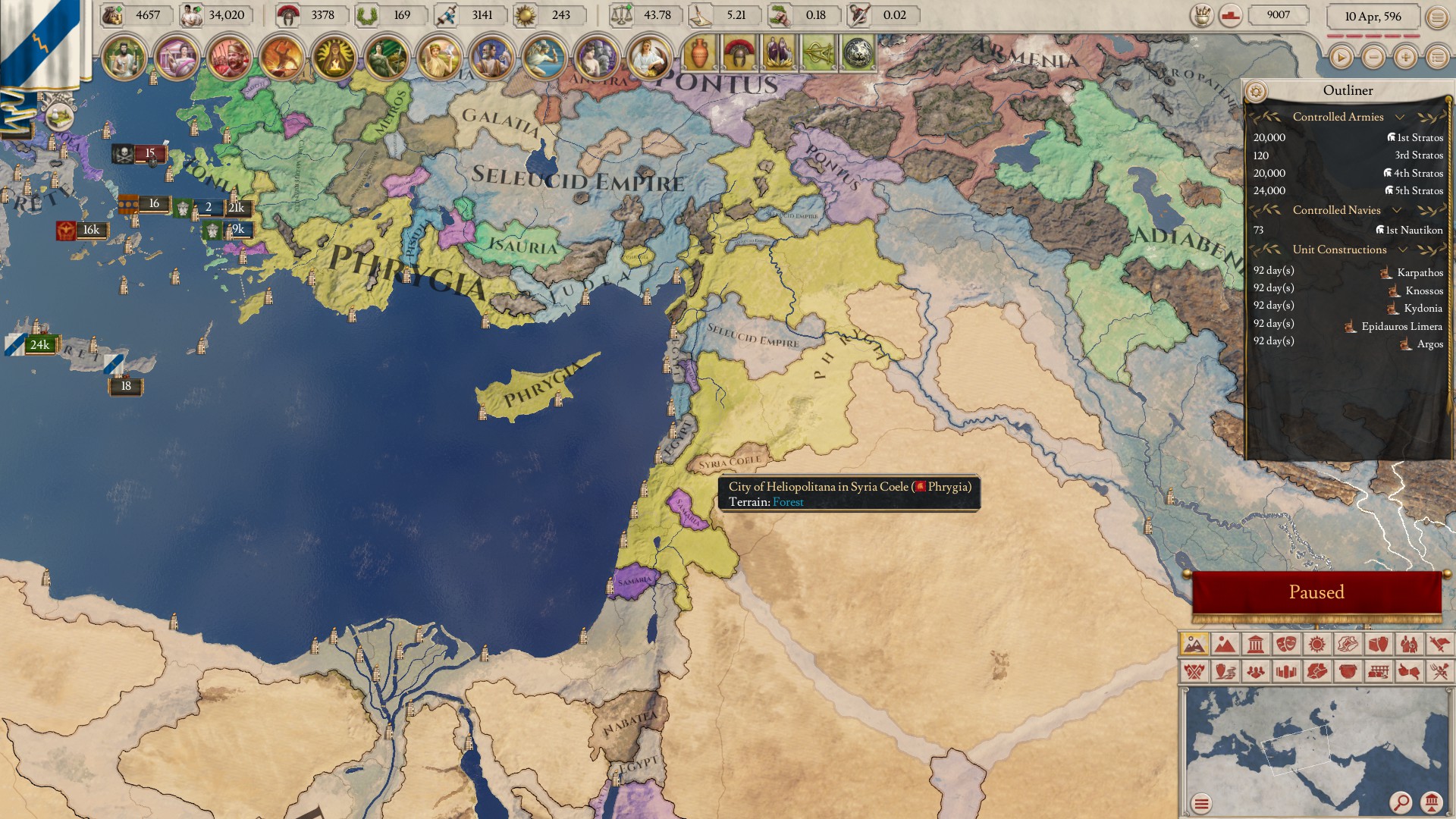Select the red soldier helmet icon in top ribbon
1456x819 pixels.
click(x=739, y=53)
